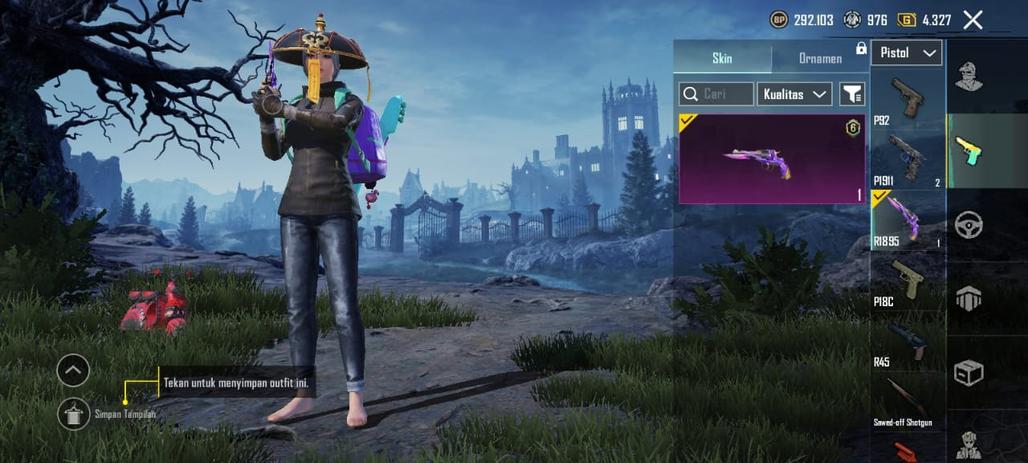Open the crate box category
The height and width of the screenshot is (463, 1028).
tap(968, 372)
